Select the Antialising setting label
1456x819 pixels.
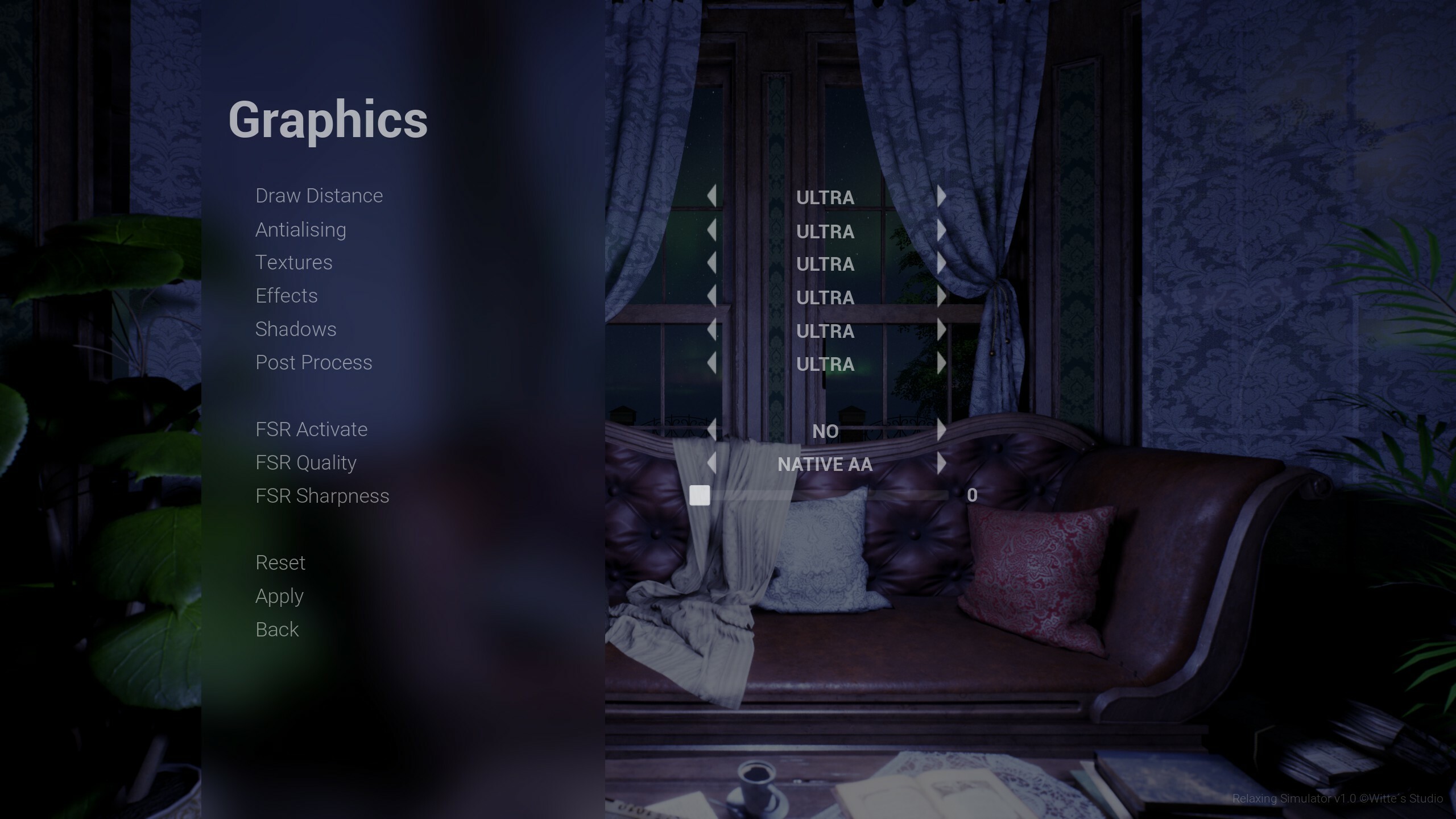(300, 229)
